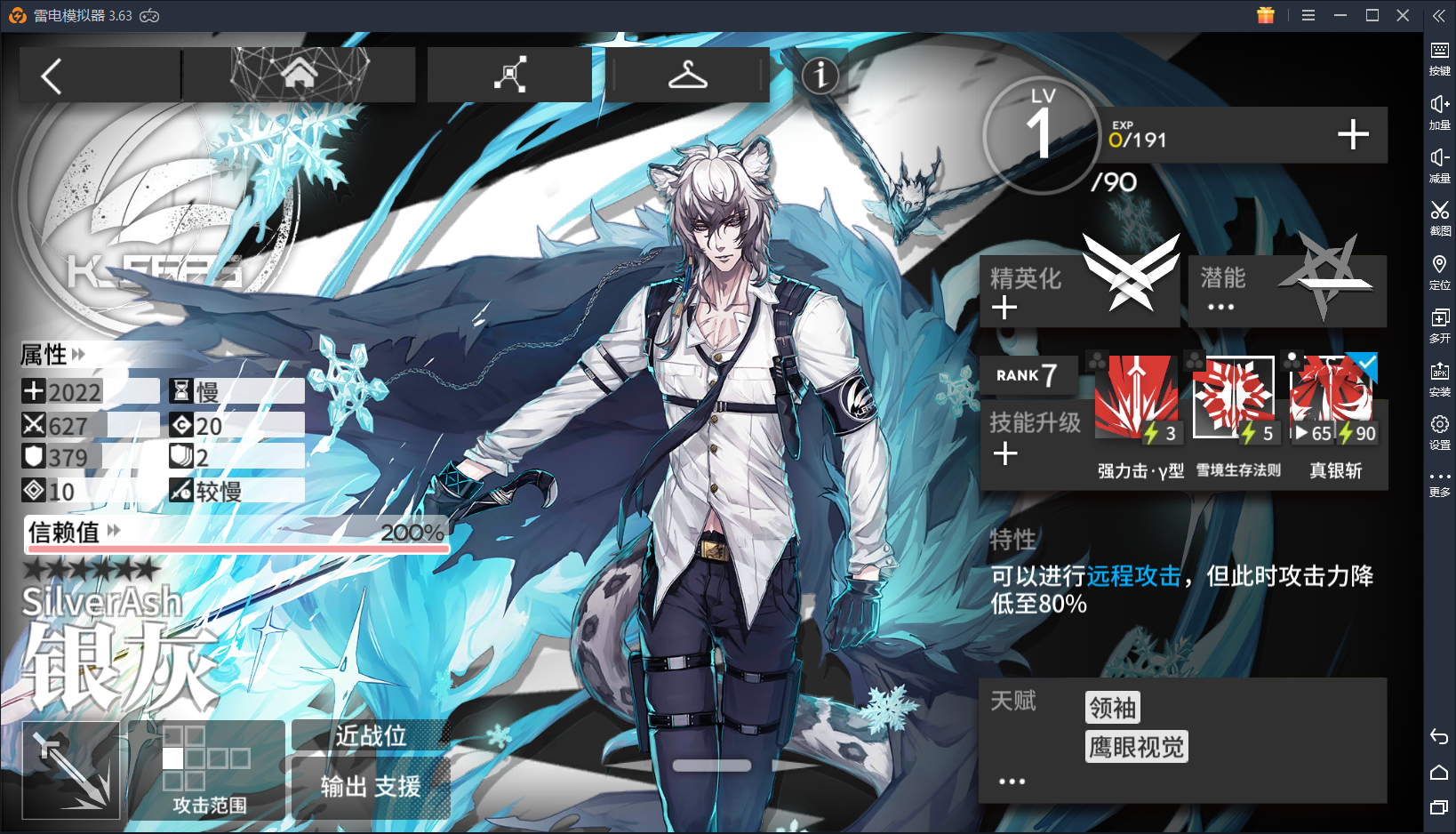Click the 技能升级 skill upgrade plus button
1456x834 pixels.
1005,453
